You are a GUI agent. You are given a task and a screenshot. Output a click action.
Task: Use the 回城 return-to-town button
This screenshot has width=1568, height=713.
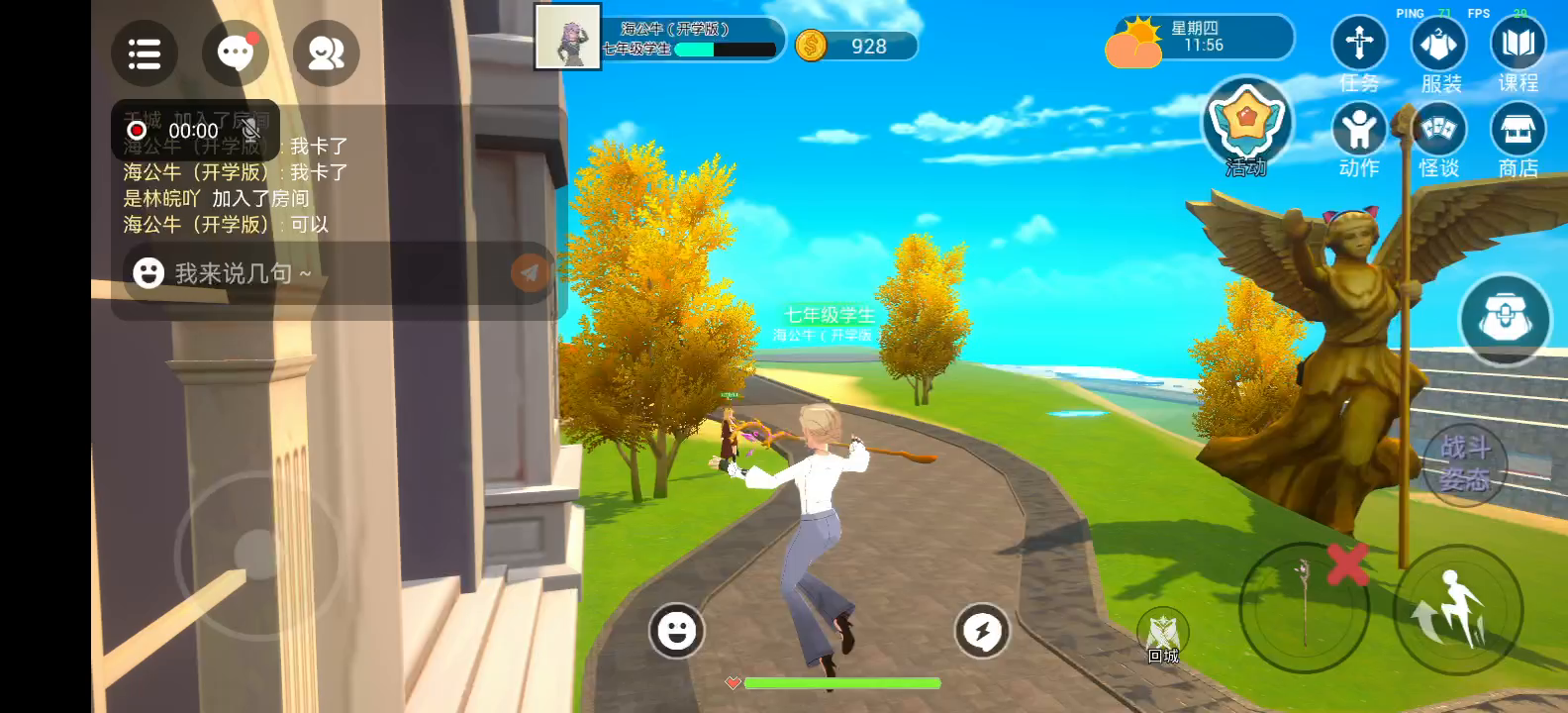(1163, 634)
